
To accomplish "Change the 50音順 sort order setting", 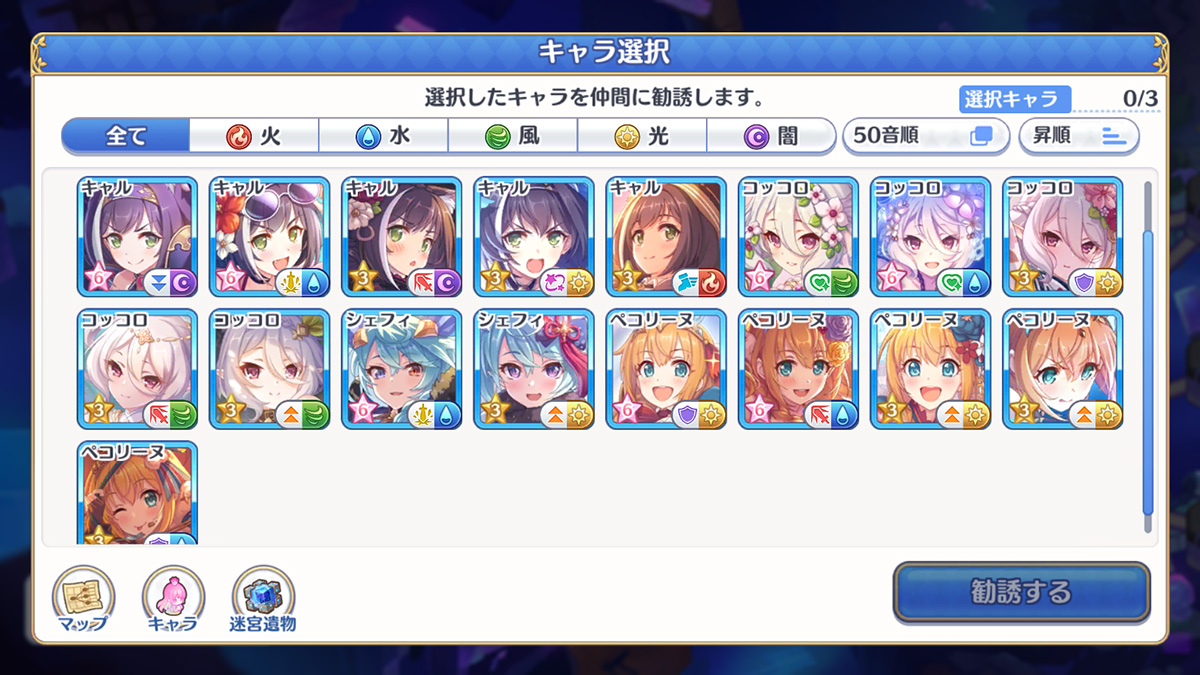I will click(x=922, y=136).
